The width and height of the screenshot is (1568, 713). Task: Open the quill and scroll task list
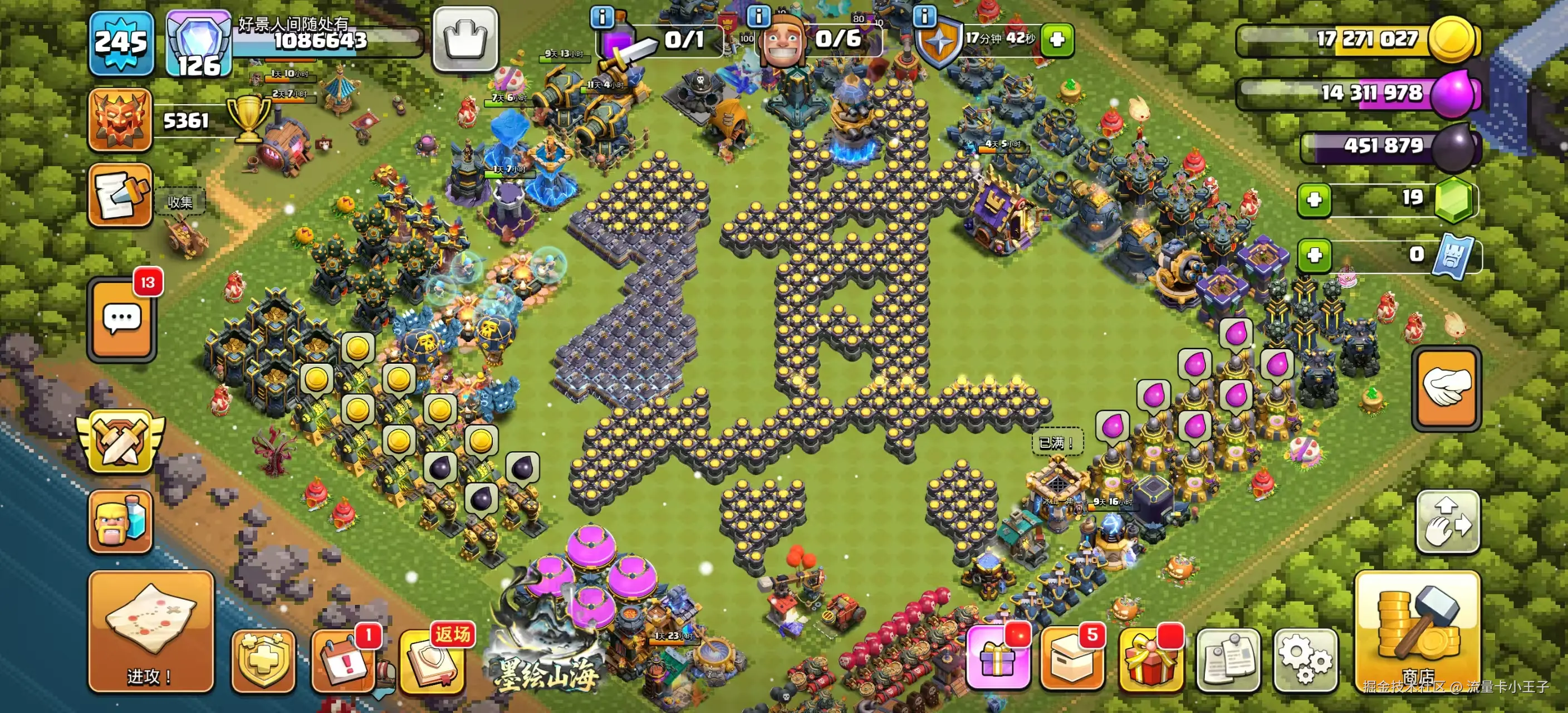click(120, 195)
